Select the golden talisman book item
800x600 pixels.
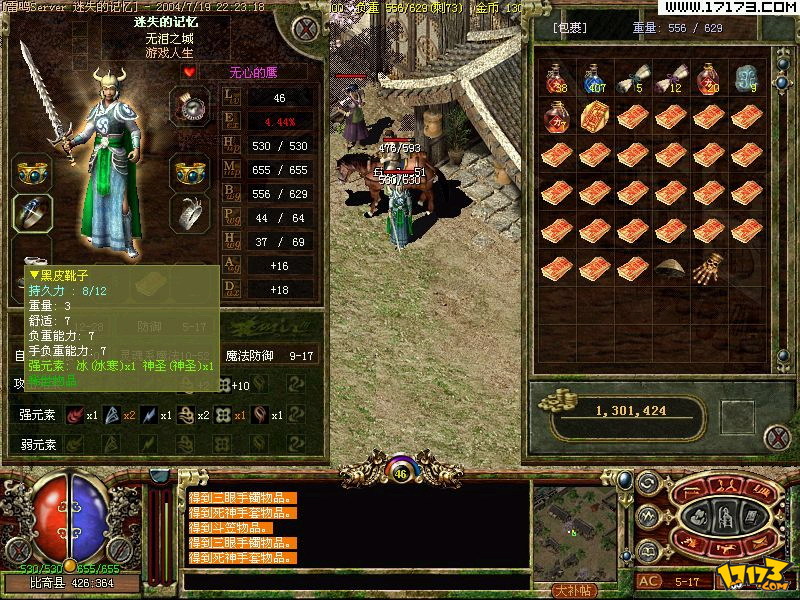pyautogui.click(x=595, y=117)
